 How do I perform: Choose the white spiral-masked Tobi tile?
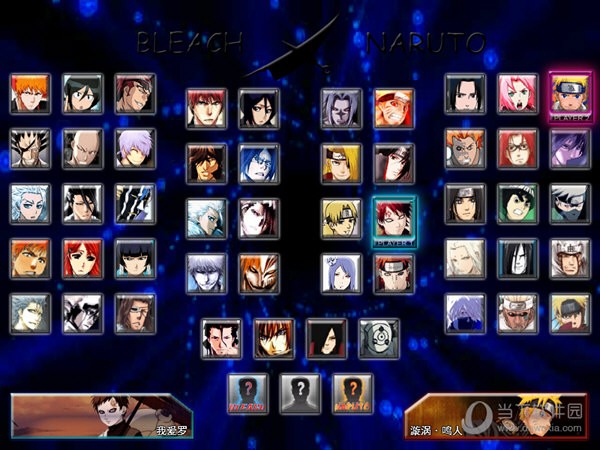tap(379, 338)
